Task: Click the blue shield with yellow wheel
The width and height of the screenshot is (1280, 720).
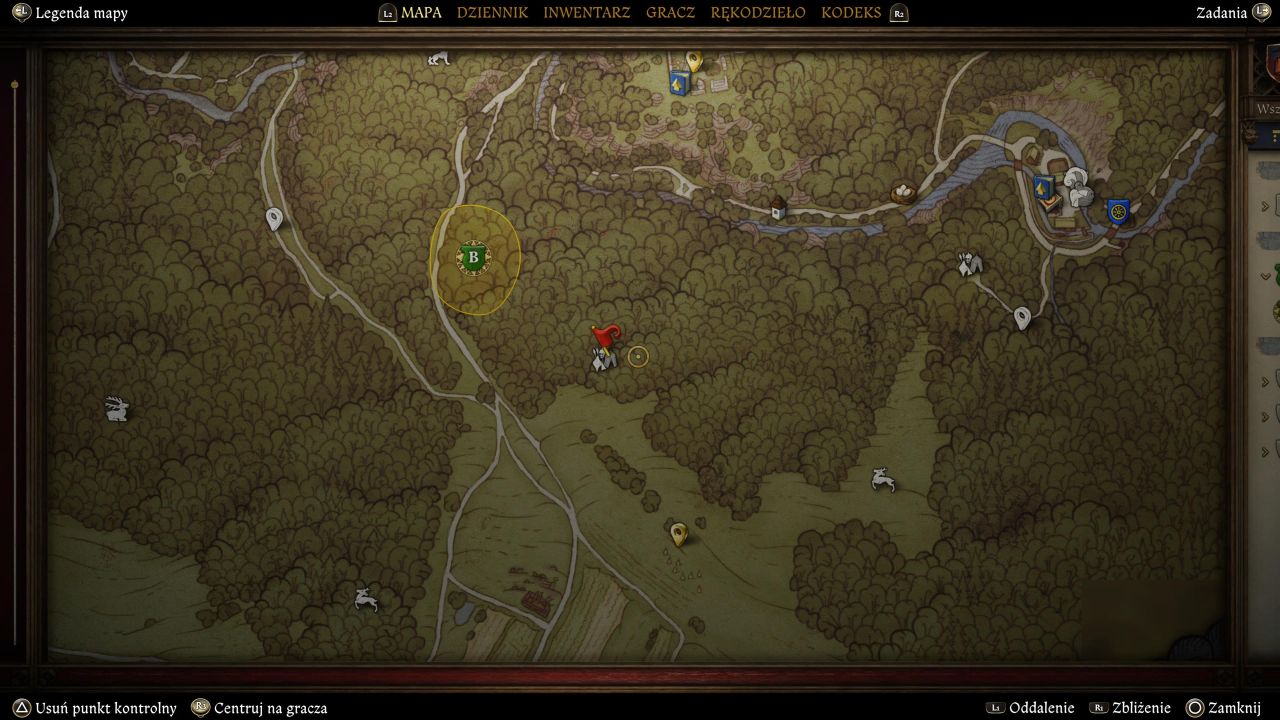Action: [1118, 211]
